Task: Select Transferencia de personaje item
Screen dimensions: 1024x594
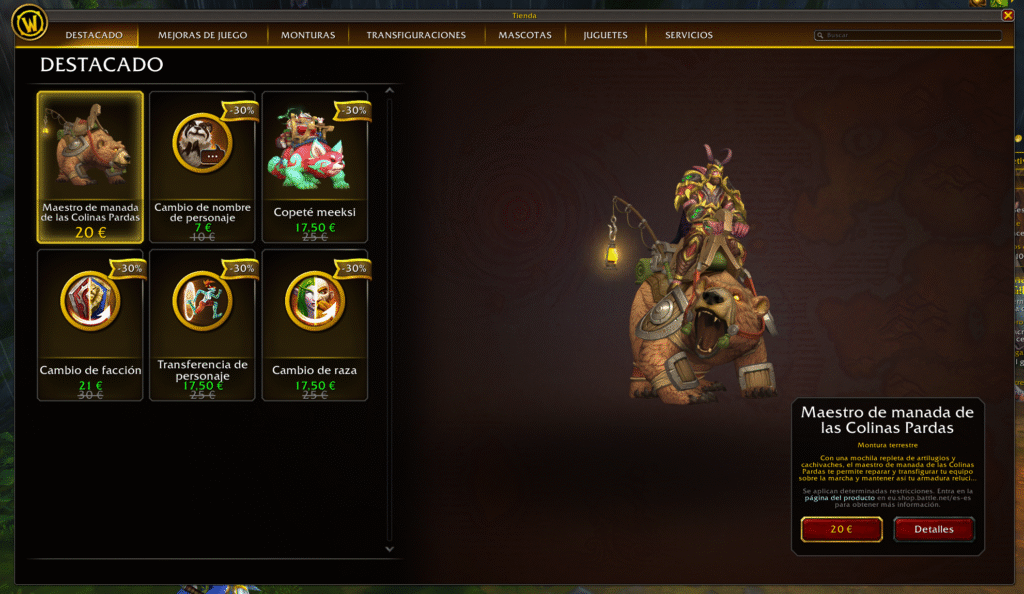Action: (203, 324)
